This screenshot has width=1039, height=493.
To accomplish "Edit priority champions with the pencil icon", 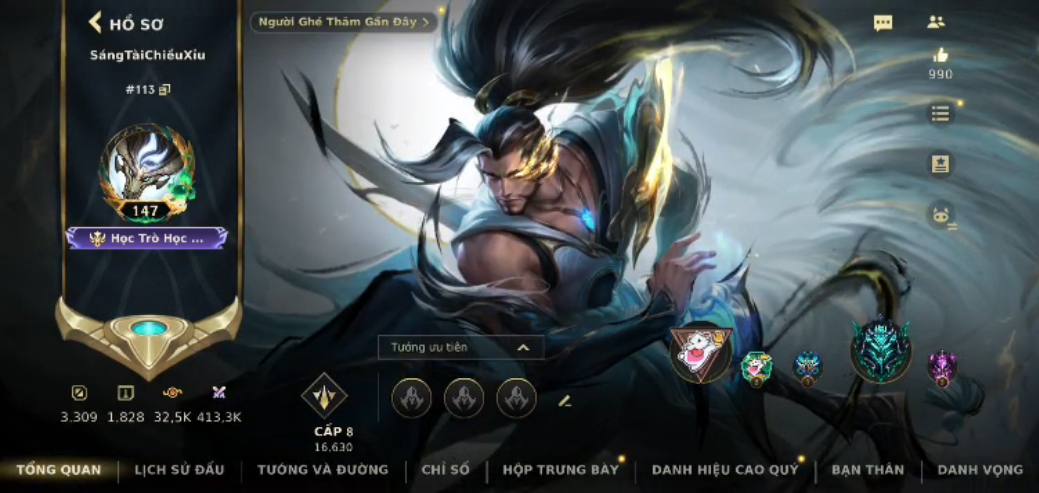I will click(564, 400).
